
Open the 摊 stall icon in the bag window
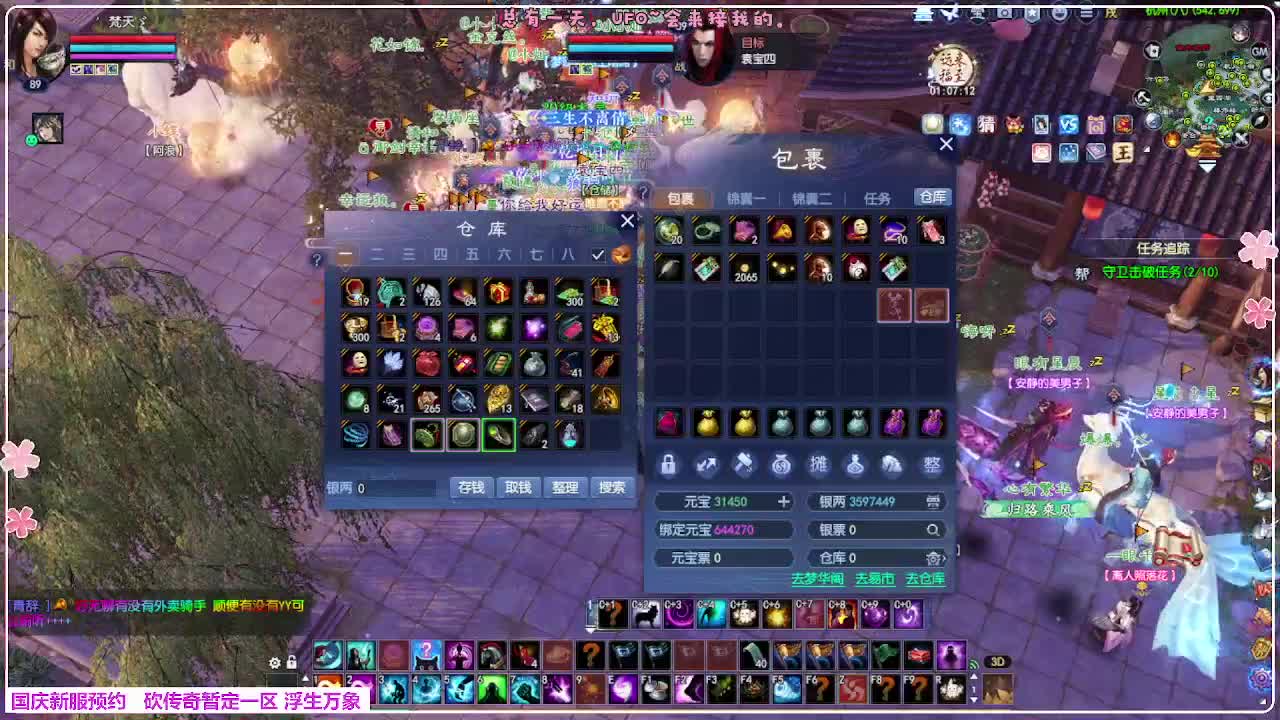coord(819,464)
